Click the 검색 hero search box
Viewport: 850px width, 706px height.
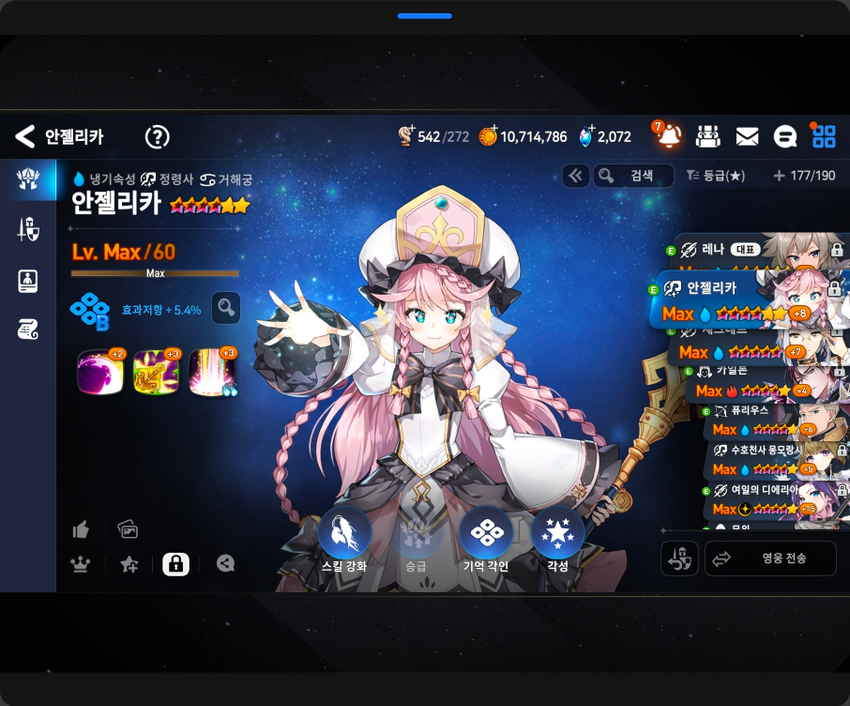(634, 176)
